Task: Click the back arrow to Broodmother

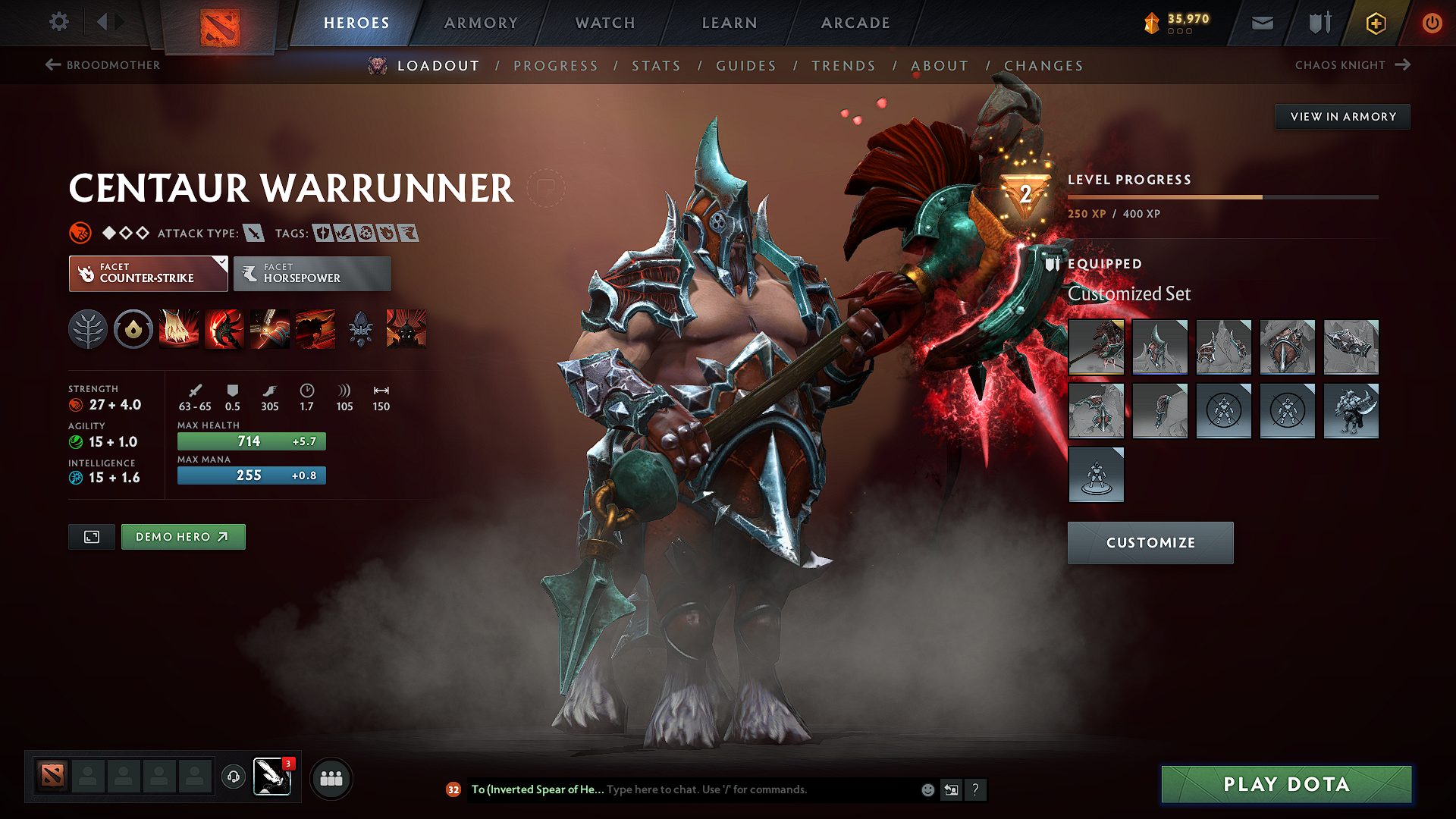Action: pos(51,65)
